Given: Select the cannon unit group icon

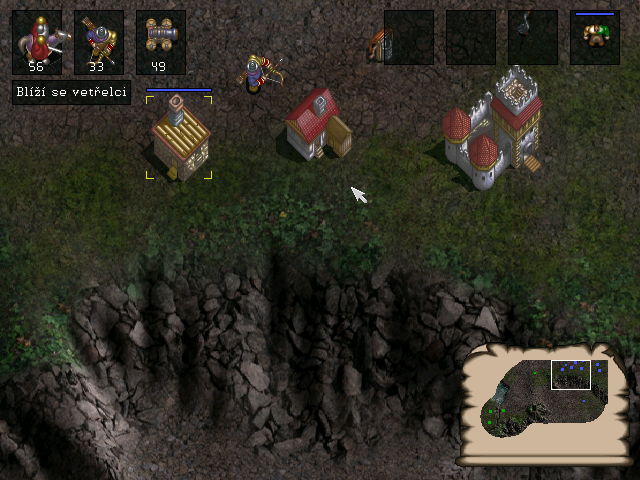Looking at the screenshot, I should pos(161,41).
